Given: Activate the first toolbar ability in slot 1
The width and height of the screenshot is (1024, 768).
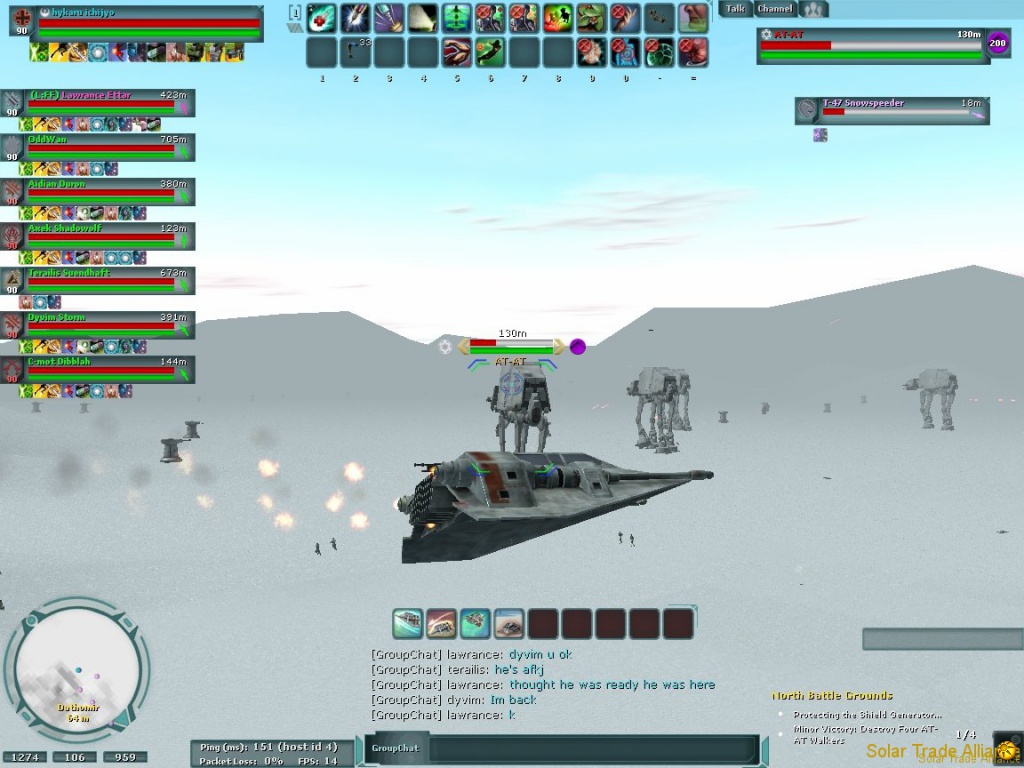Looking at the screenshot, I should pos(321,18).
